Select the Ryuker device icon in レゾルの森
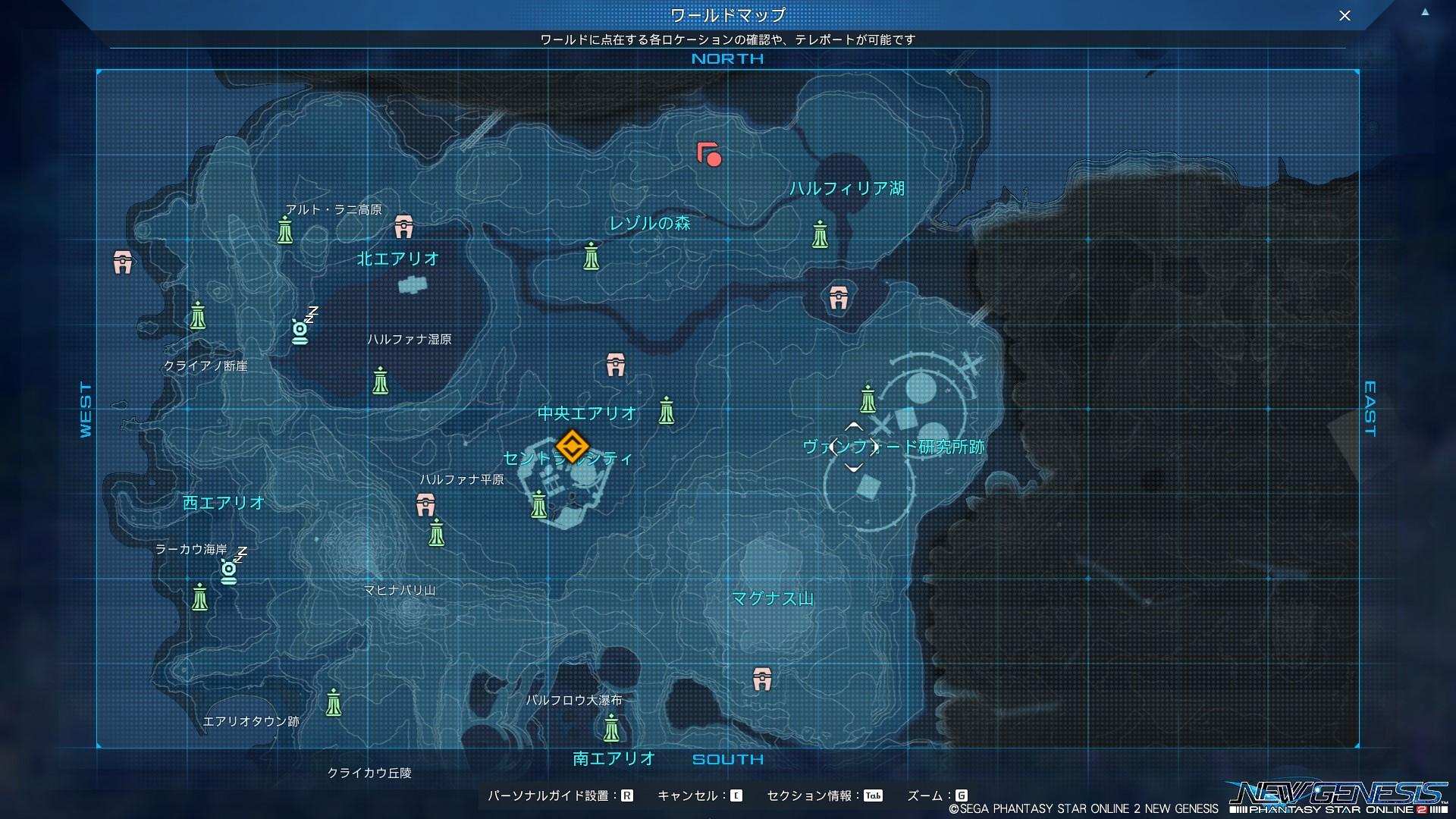This screenshot has height=819, width=1456. [591, 255]
